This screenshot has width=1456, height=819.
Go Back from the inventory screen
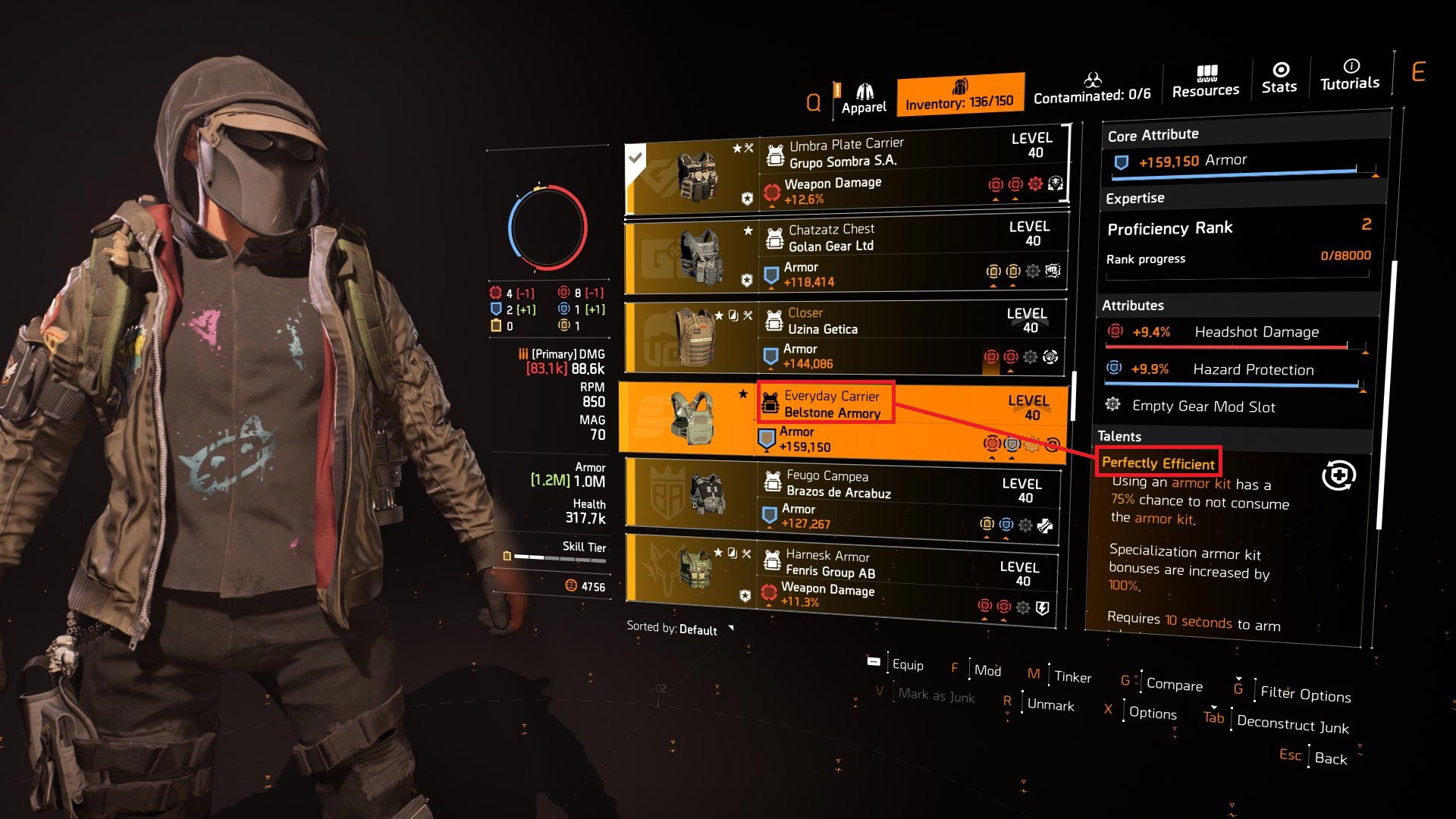point(1330,758)
